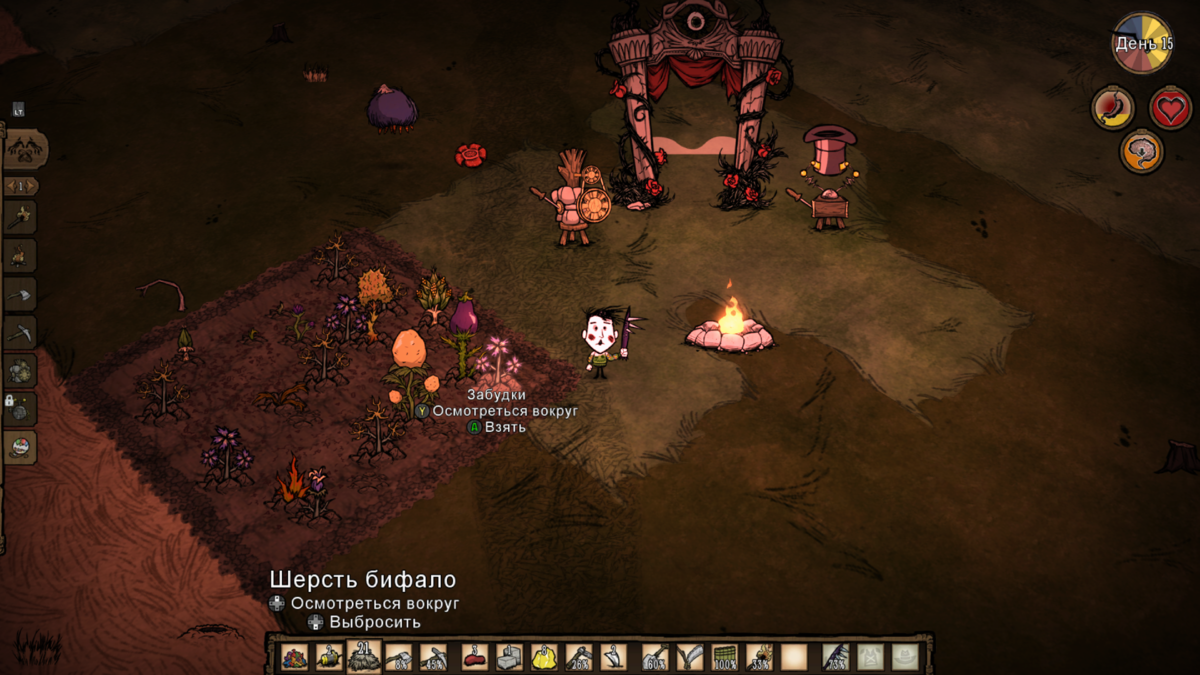Select the red raw meat slot

pyautogui.click(x=474, y=657)
